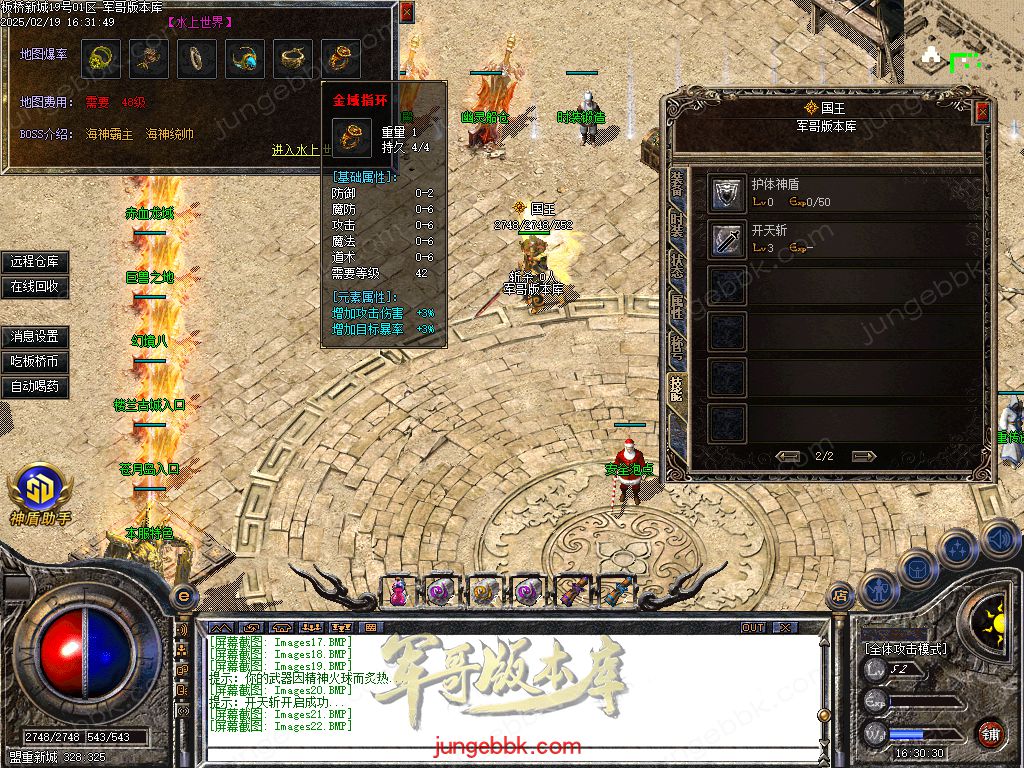
Task: Close the 水上世界 map info panel
Action: [x=406, y=12]
